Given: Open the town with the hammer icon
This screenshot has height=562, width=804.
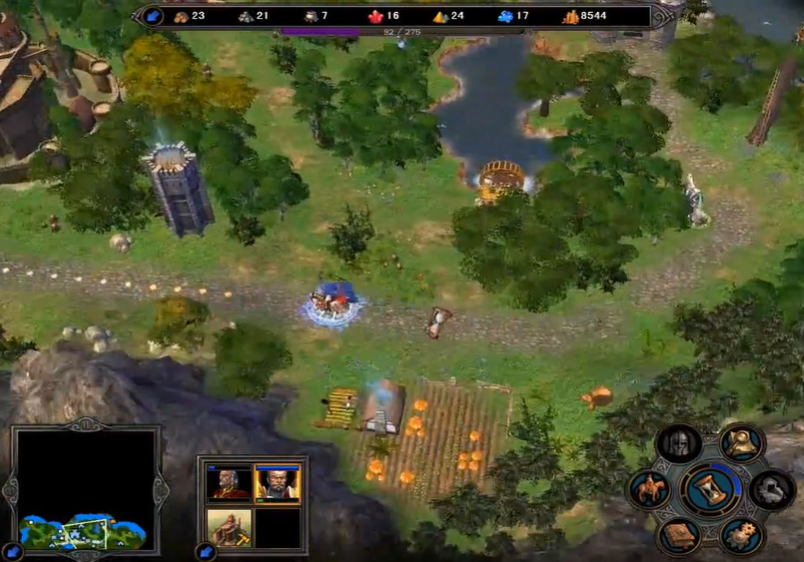Looking at the screenshot, I should (229, 527).
